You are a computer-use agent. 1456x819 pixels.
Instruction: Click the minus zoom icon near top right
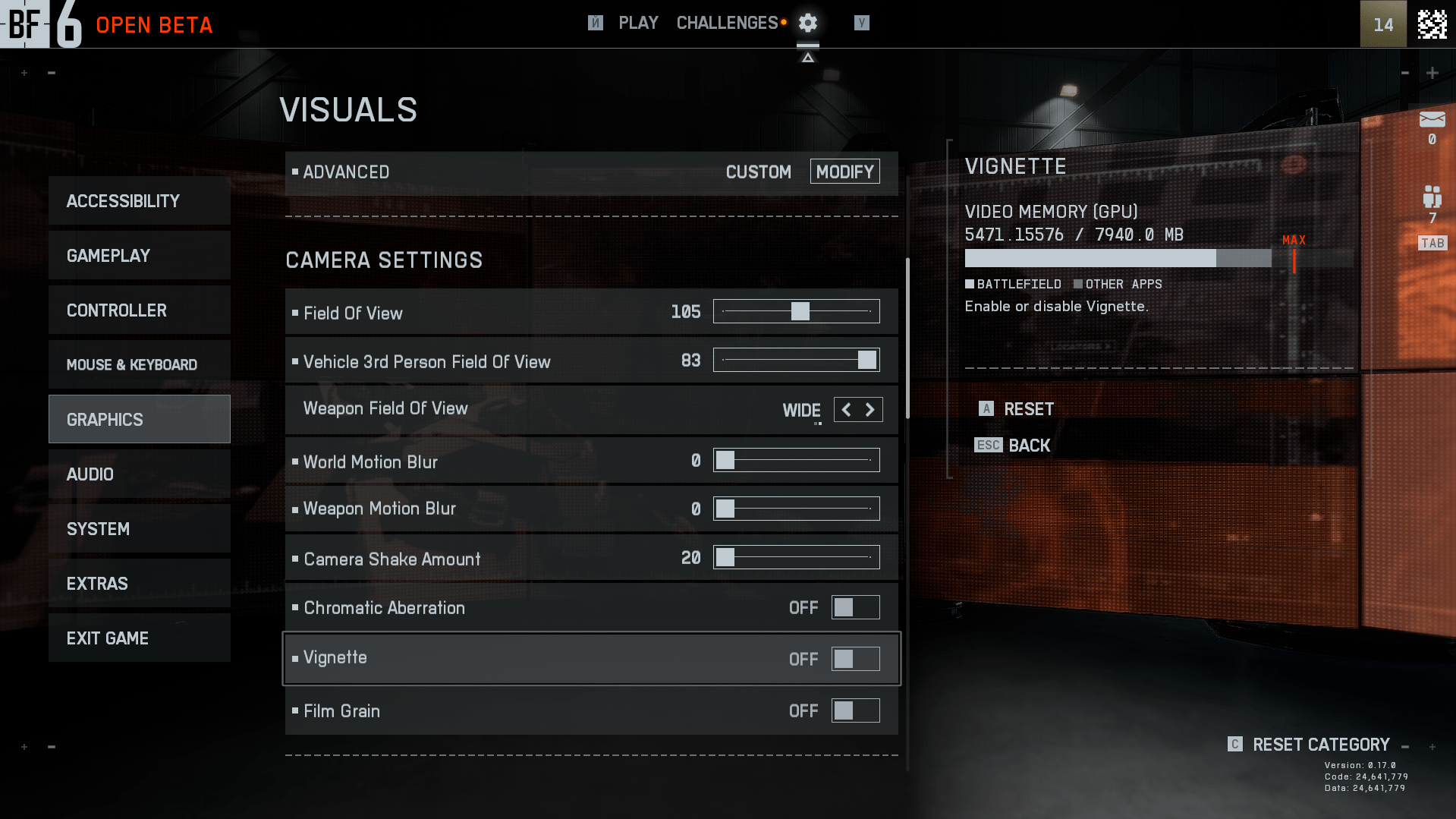[1405, 74]
